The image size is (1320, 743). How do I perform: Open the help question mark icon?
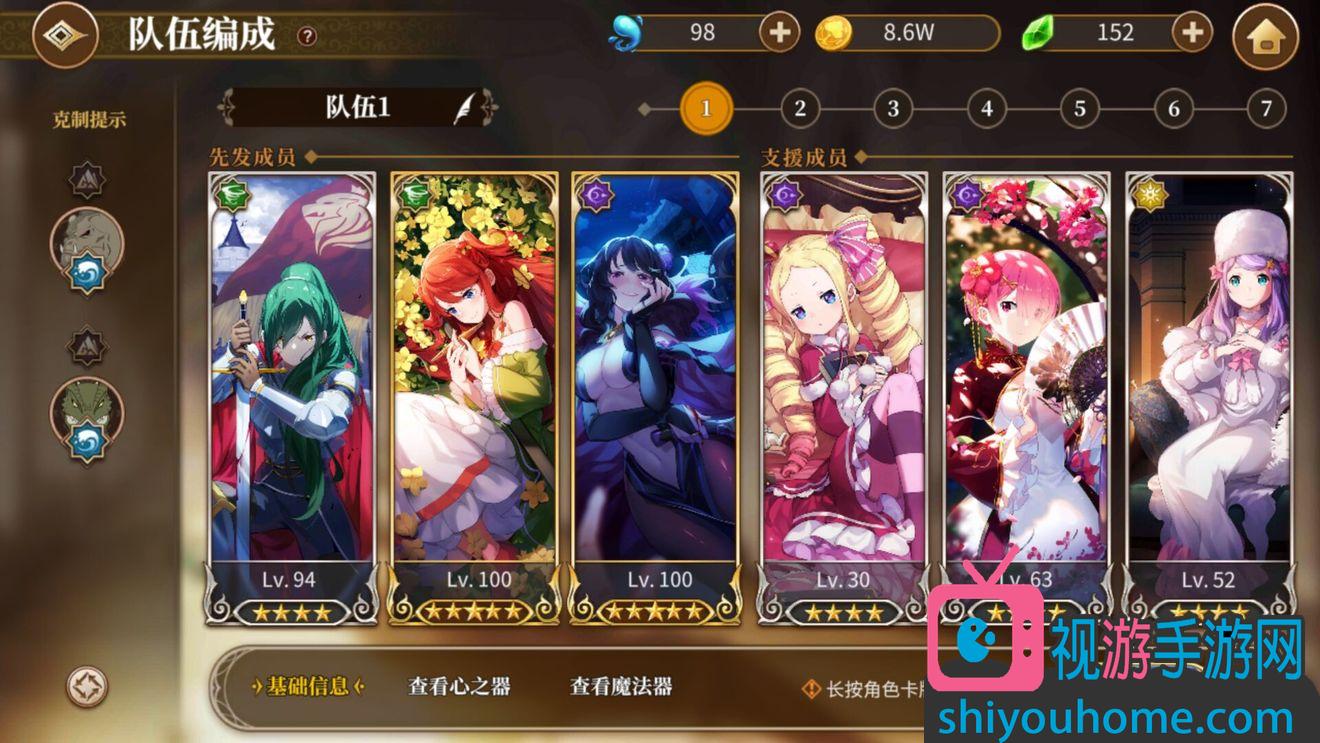pos(307,37)
